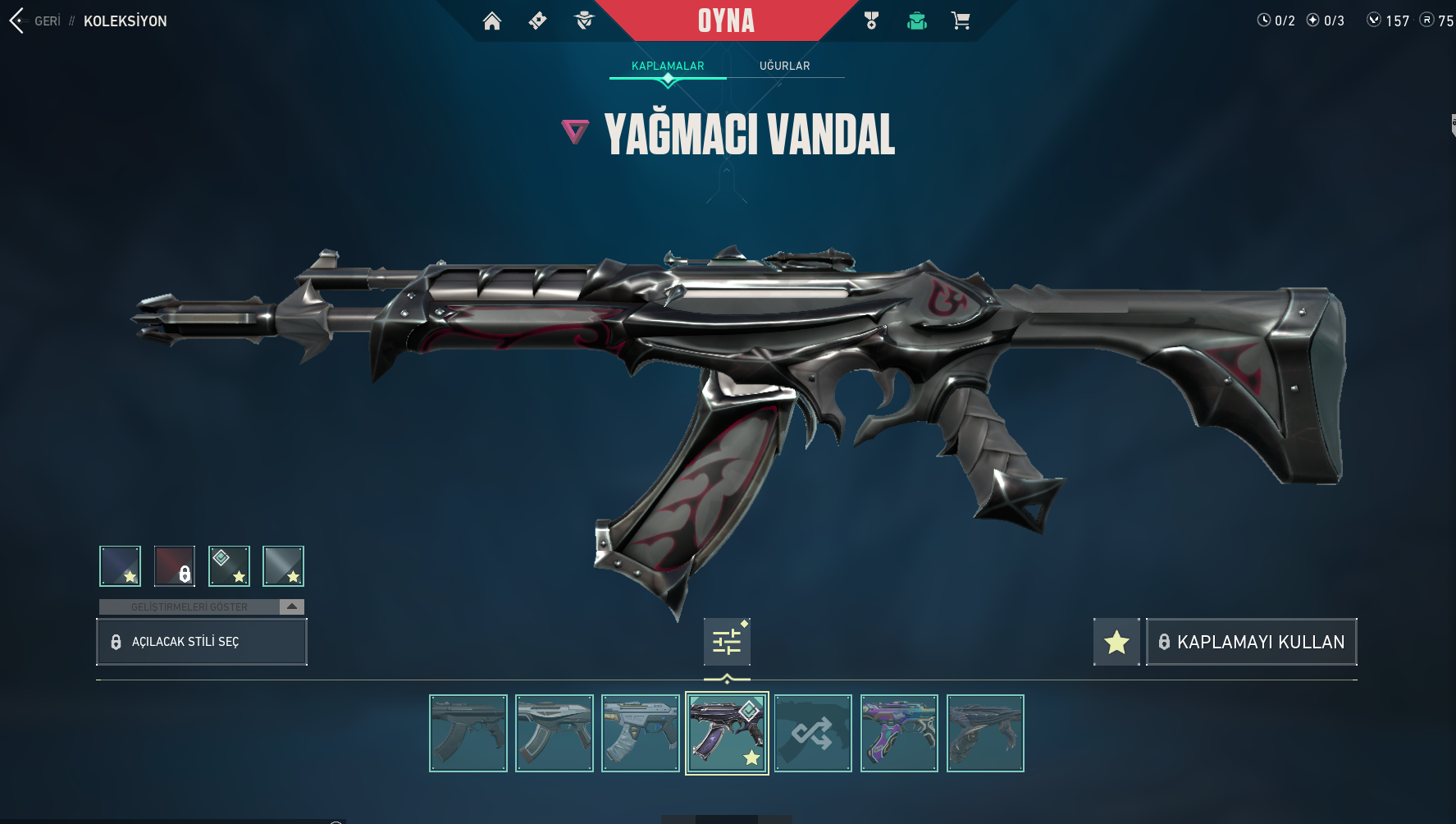The image size is (1456, 824).
Task: Select the starred Yağmacı Vandal thumbnail
Action: (x=727, y=733)
